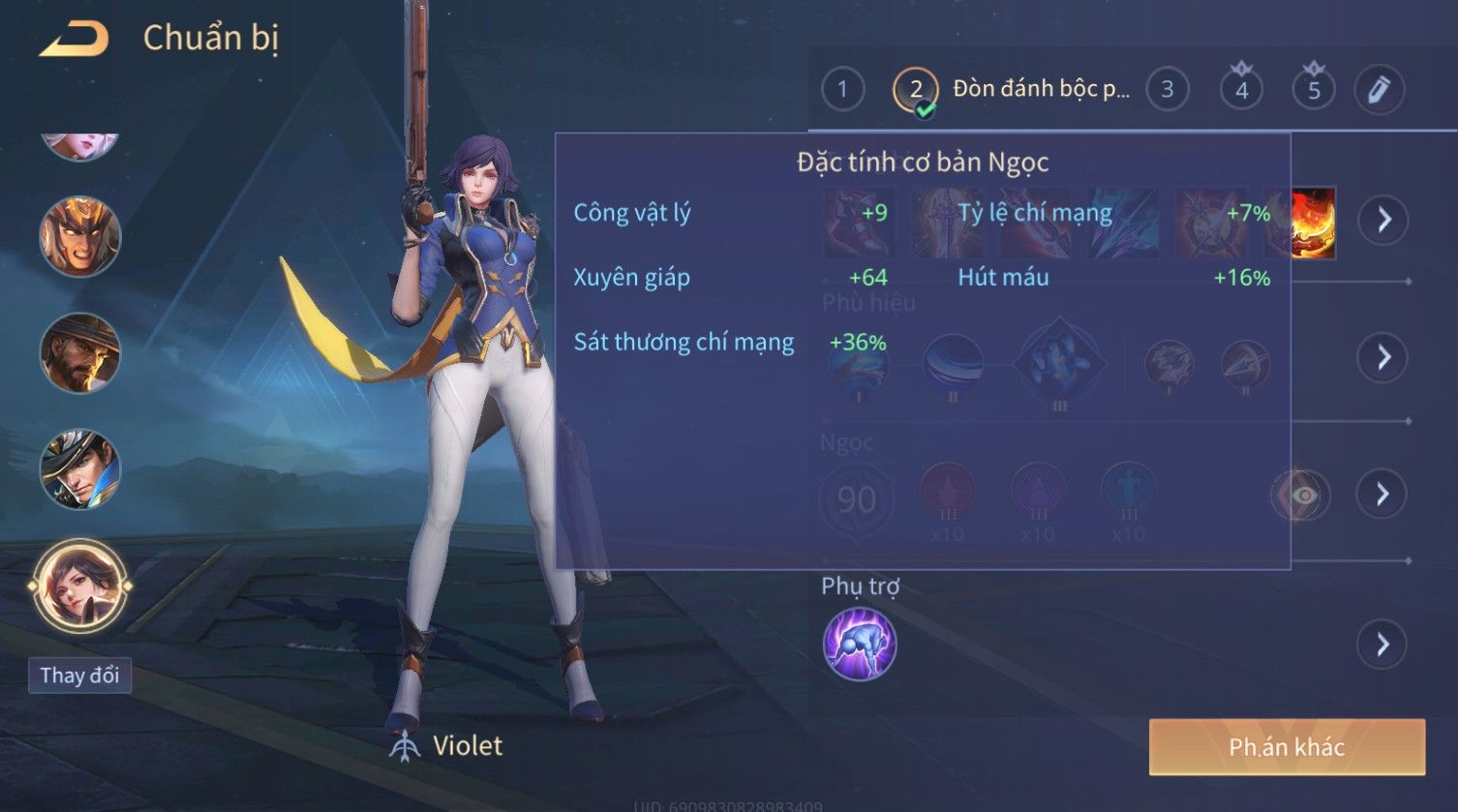Select the purple Phụ trợ spell icon

860,645
